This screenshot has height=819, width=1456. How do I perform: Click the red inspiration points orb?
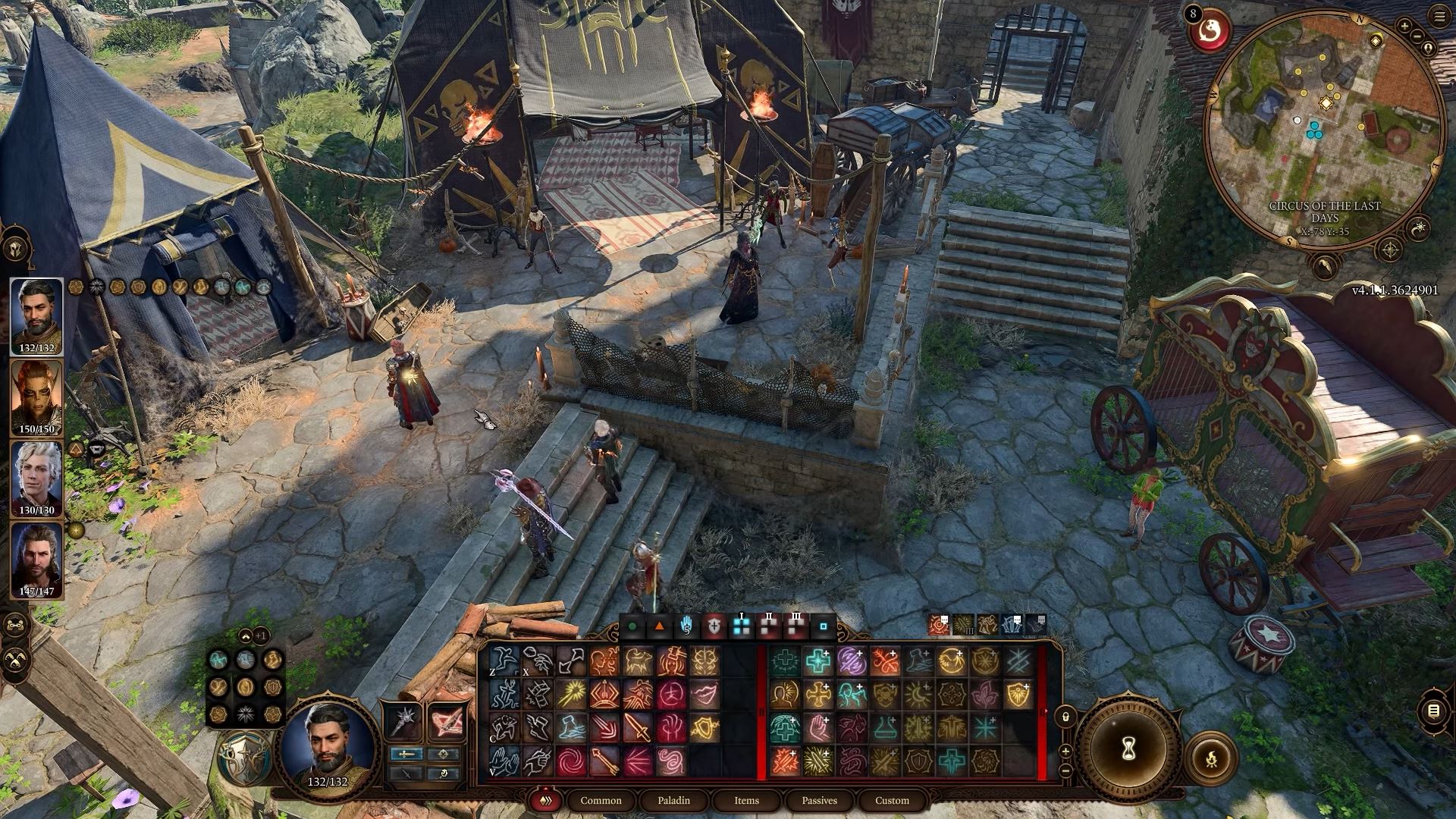point(1209,32)
